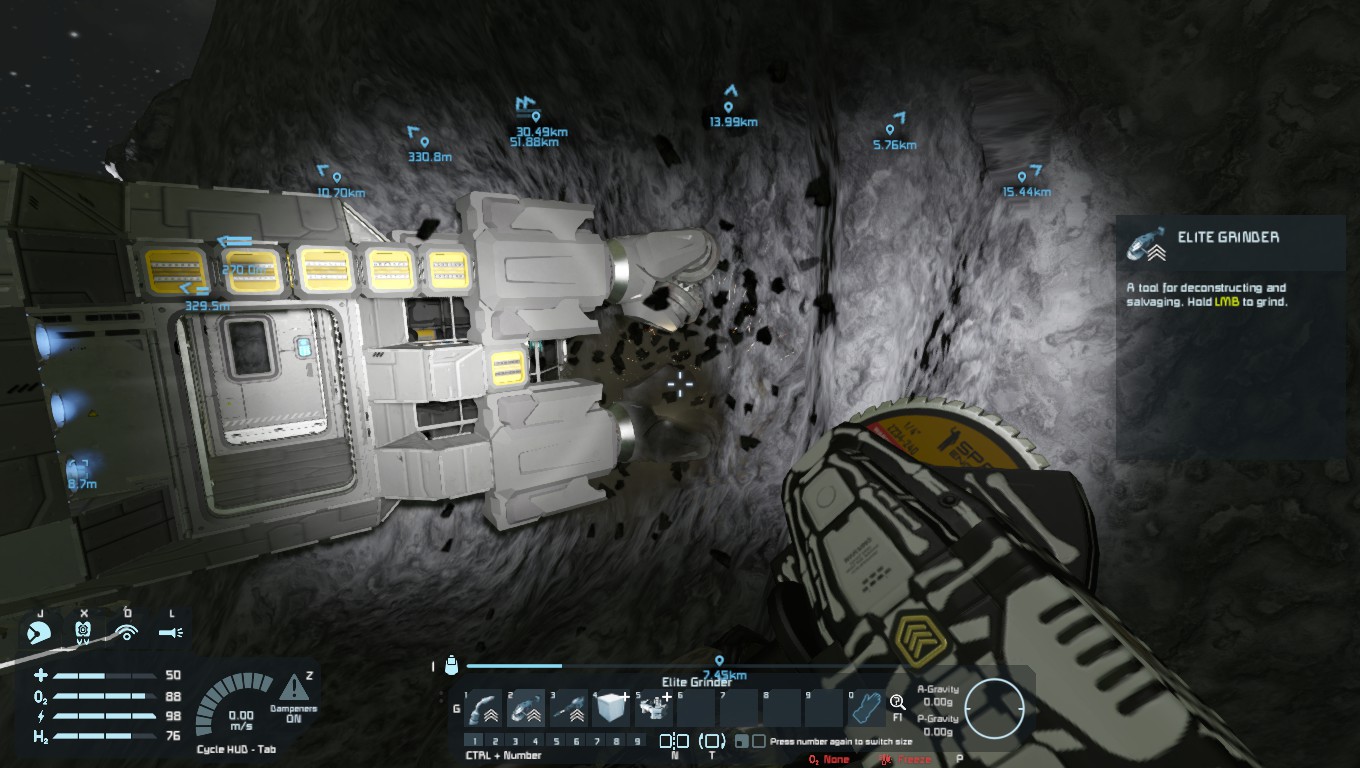Select the Elite Welder hotbar slot
The width and height of the screenshot is (1360, 768).
(484, 709)
